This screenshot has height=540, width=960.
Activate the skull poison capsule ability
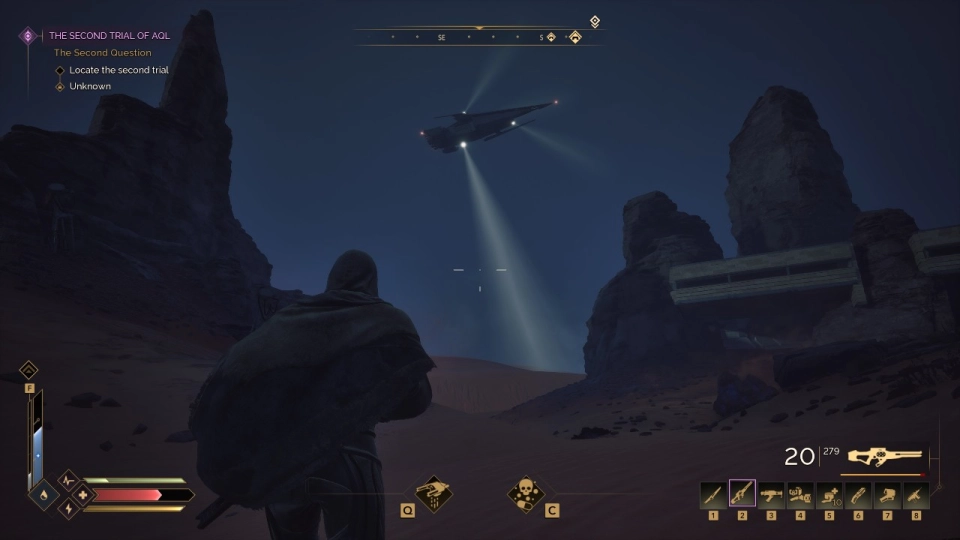coord(525,492)
